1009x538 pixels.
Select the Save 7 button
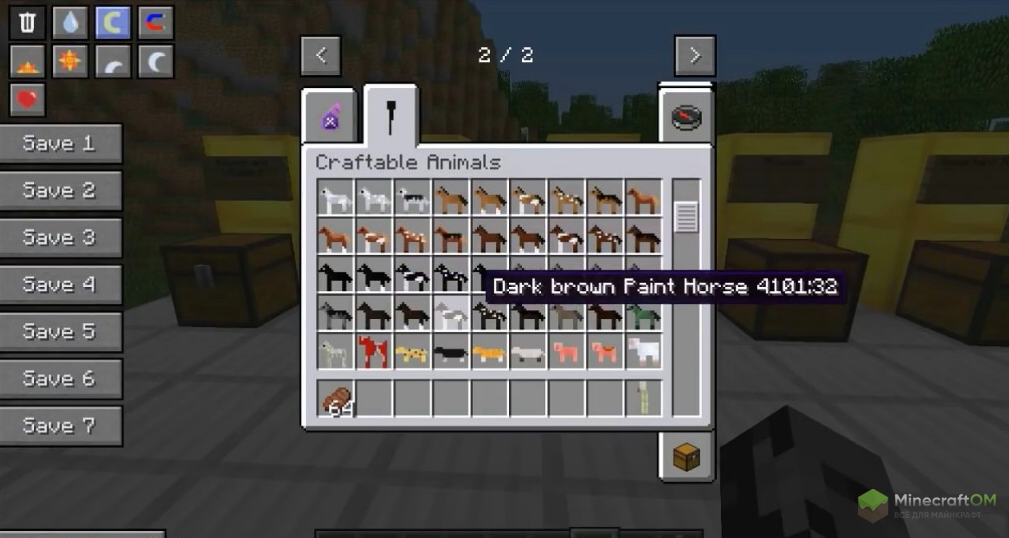tap(60, 425)
